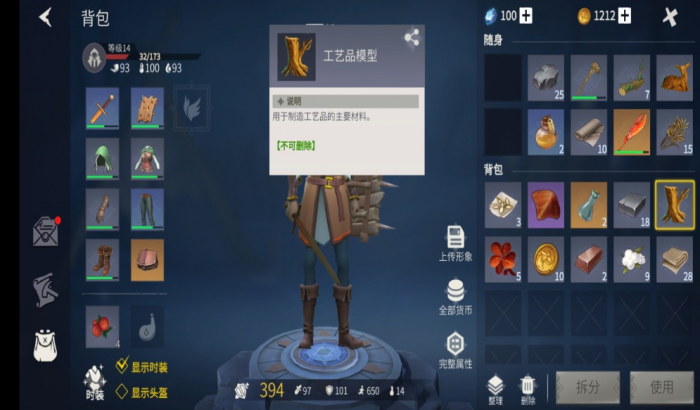Click the 使用 use button

pyautogui.click(x=661, y=387)
